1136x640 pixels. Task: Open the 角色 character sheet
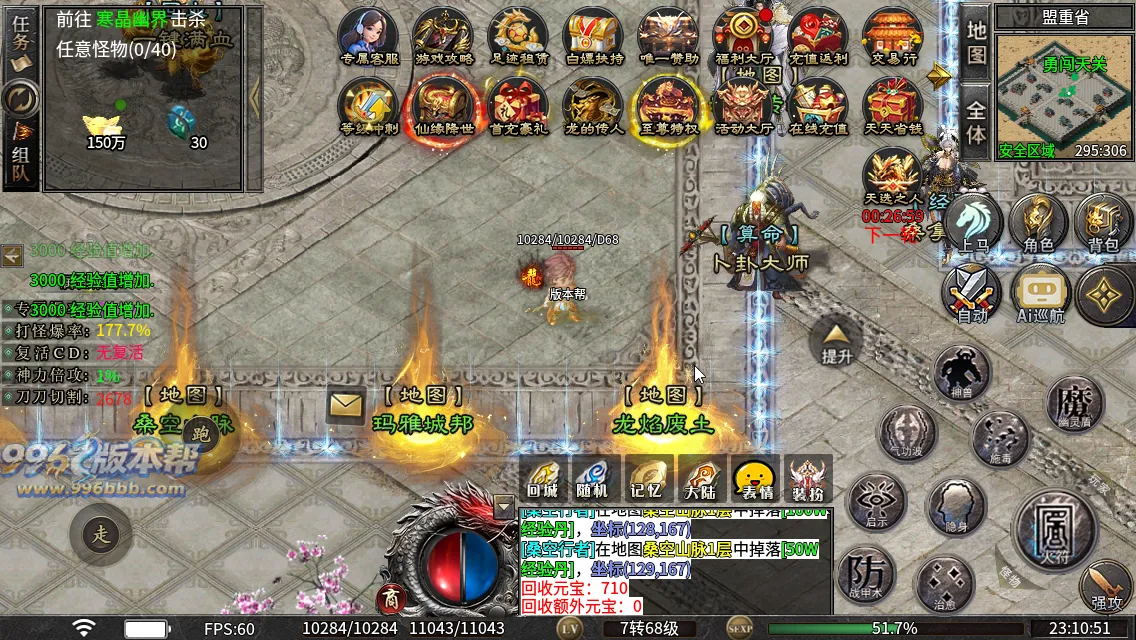(x=1038, y=222)
